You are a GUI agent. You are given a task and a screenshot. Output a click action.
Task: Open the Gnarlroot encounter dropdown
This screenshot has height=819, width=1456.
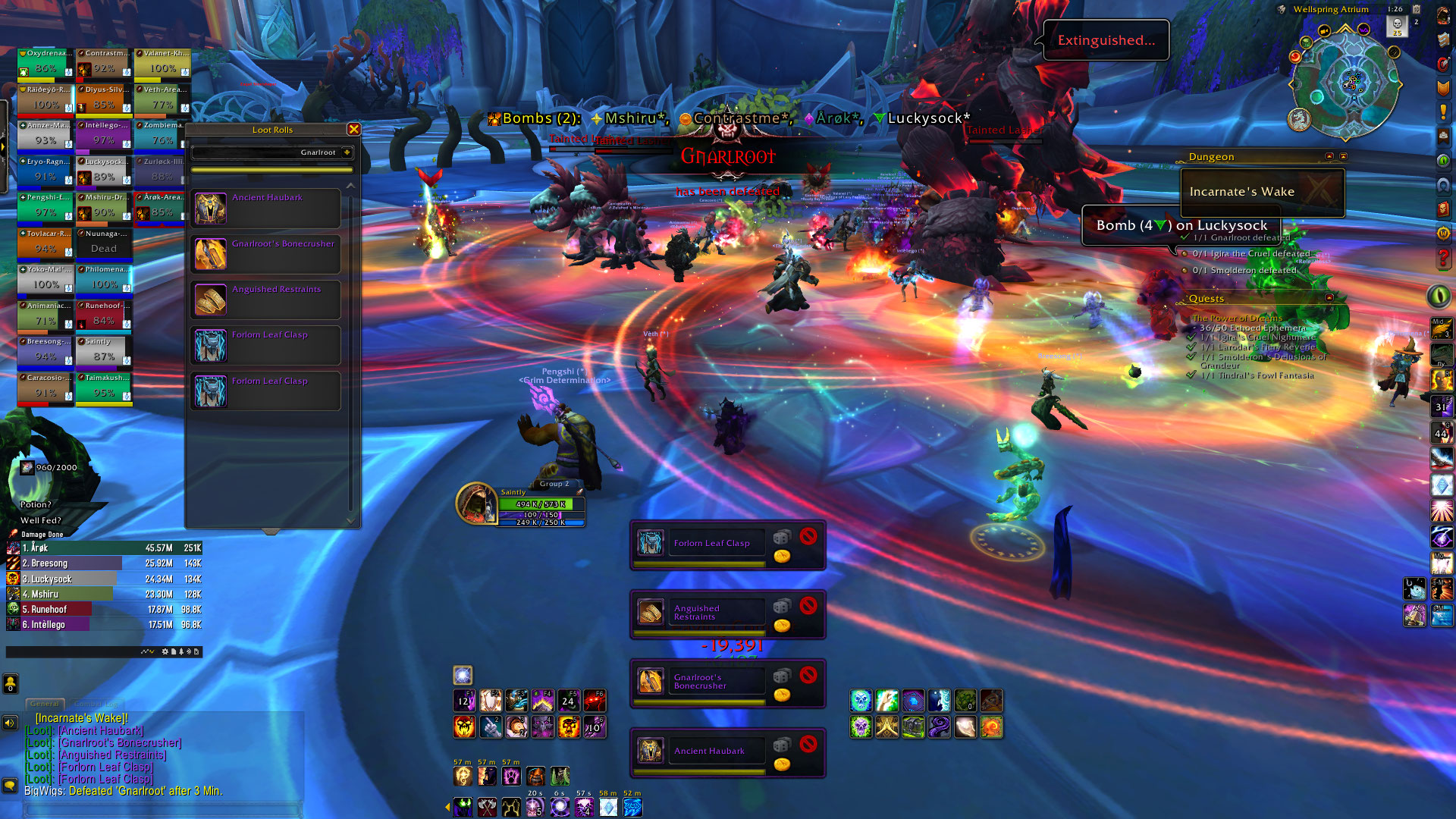(x=347, y=152)
